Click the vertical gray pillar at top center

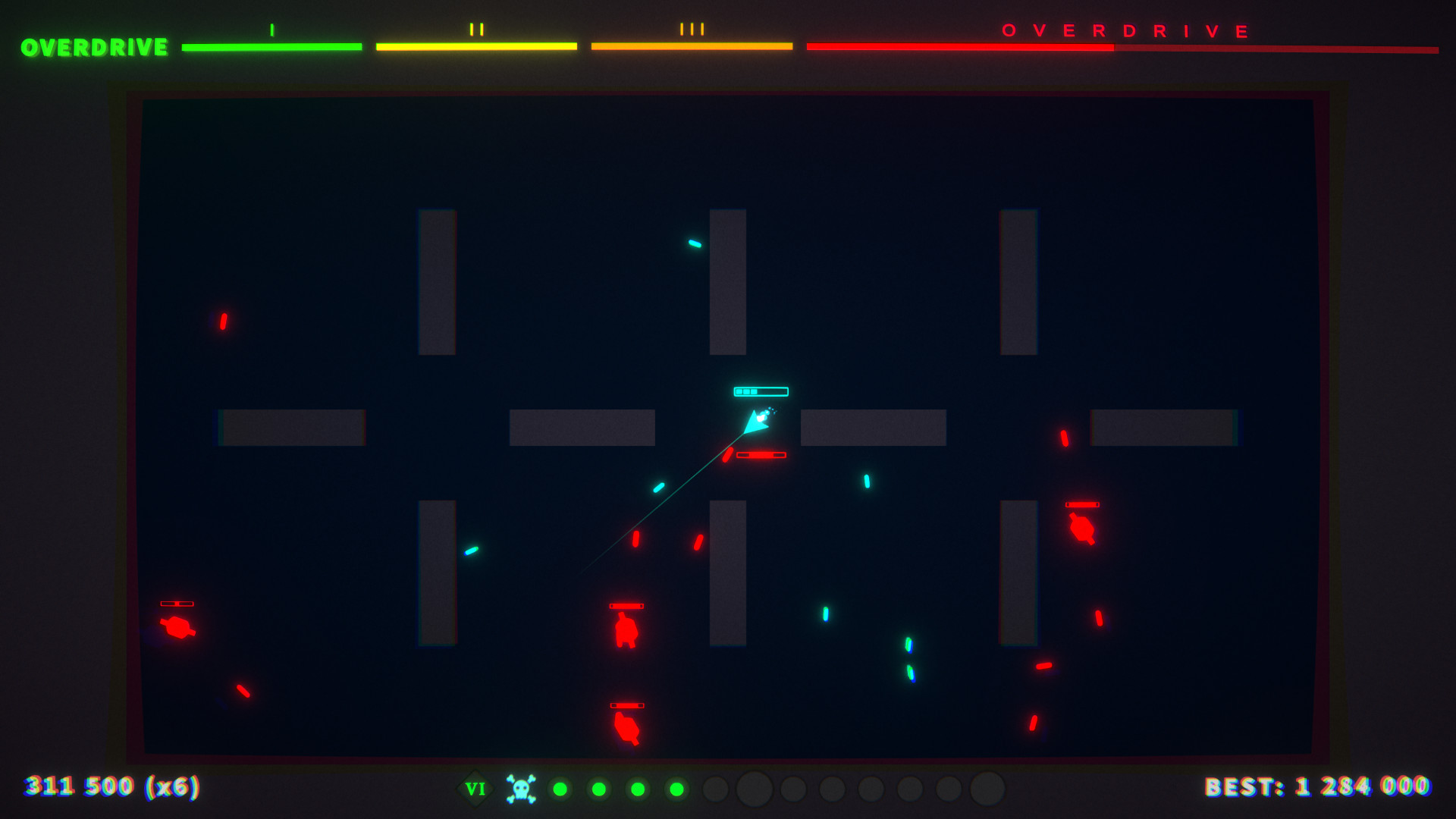(x=726, y=283)
